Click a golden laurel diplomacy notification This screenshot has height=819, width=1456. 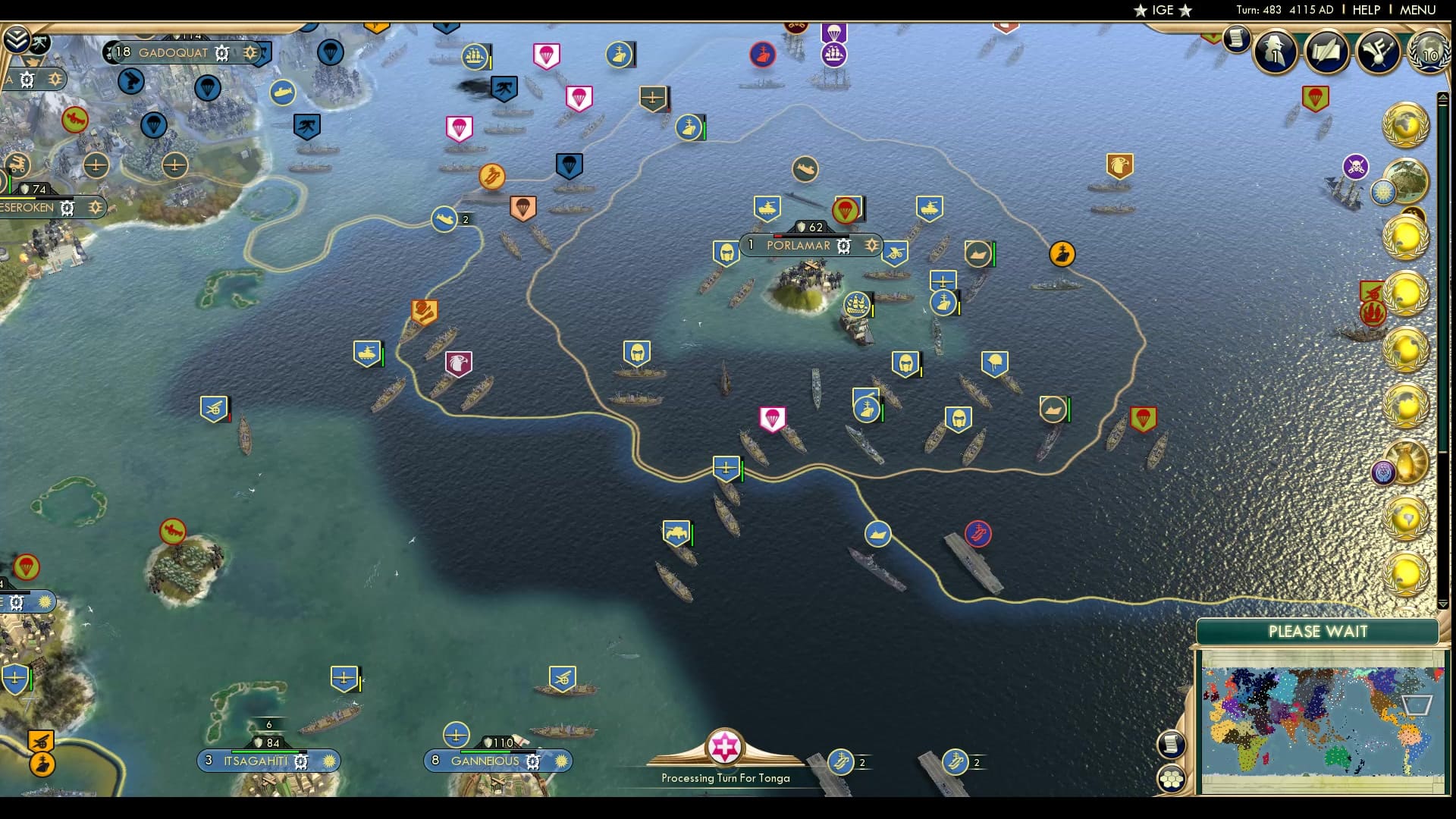pos(1407,125)
